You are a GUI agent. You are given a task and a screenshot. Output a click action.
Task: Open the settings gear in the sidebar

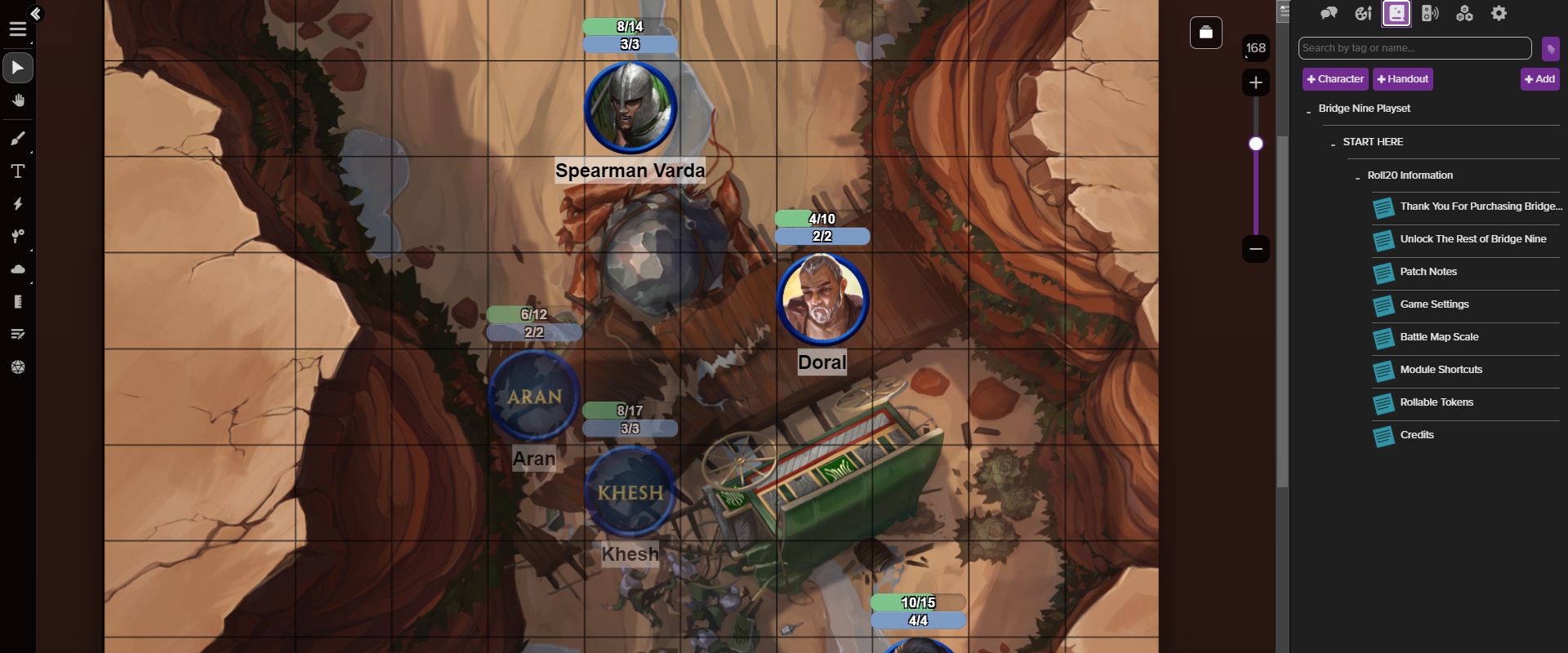coord(1499,13)
